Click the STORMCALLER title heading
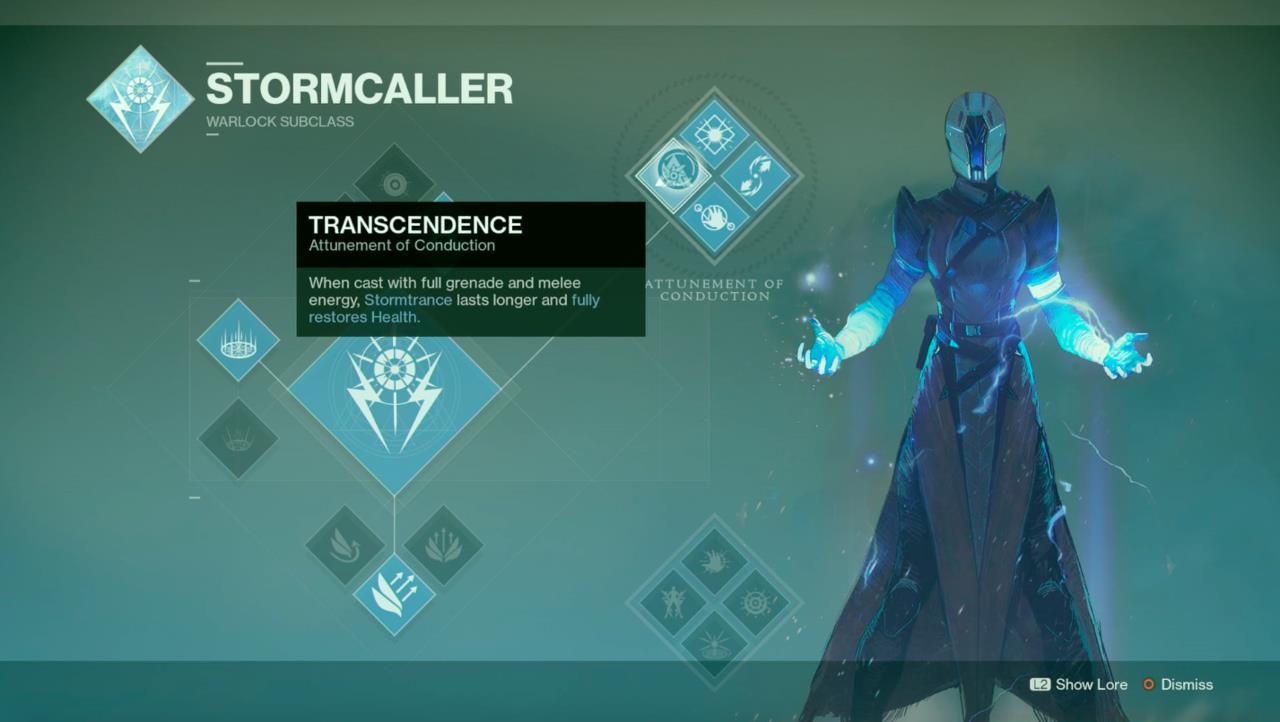This screenshot has height=722, width=1280. pyautogui.click(x=360, y=88)
